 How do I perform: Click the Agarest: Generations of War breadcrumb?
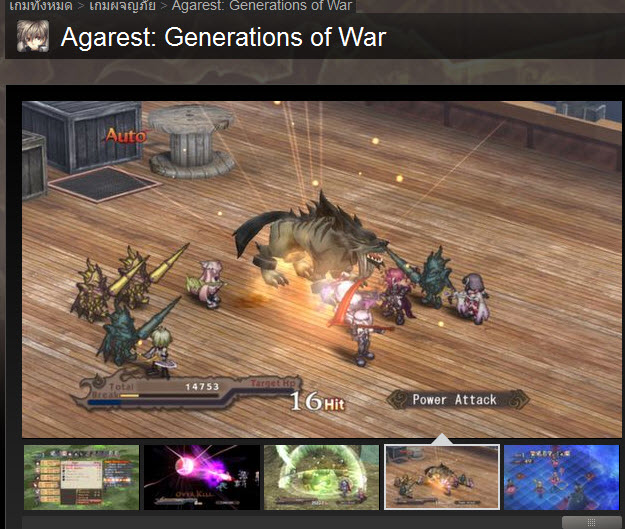coord(261,6)
